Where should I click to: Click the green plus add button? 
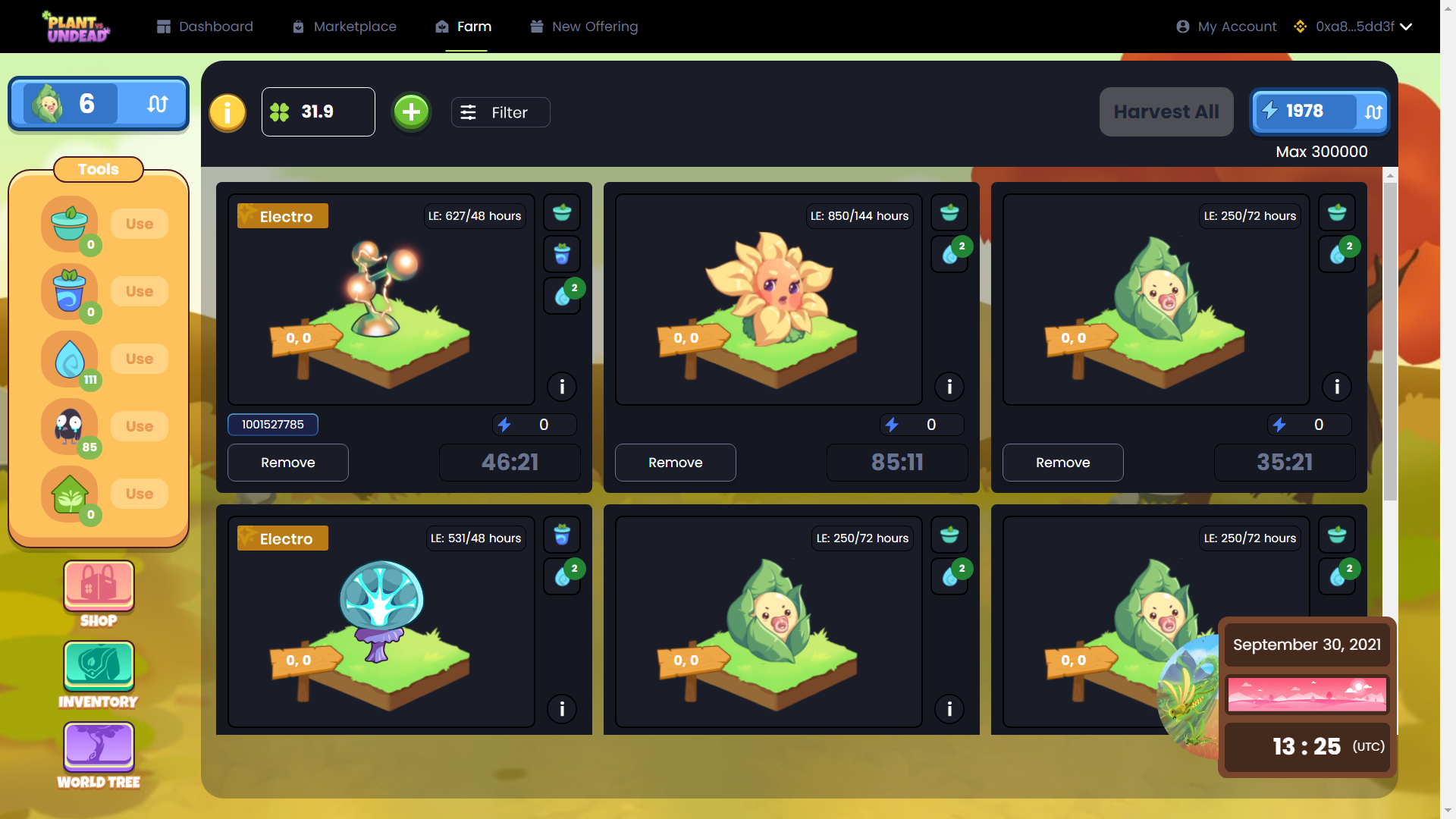[411, 112]
